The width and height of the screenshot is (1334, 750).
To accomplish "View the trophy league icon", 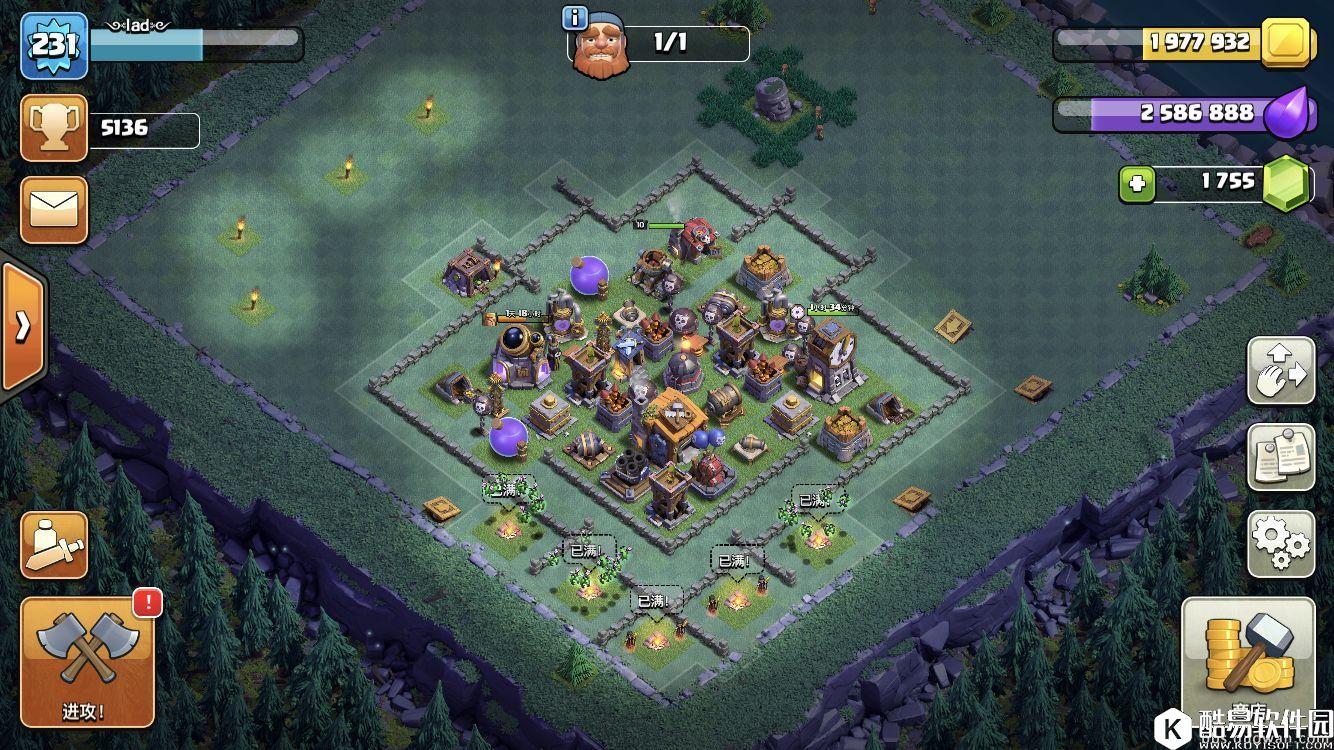I will coord(54,128).
